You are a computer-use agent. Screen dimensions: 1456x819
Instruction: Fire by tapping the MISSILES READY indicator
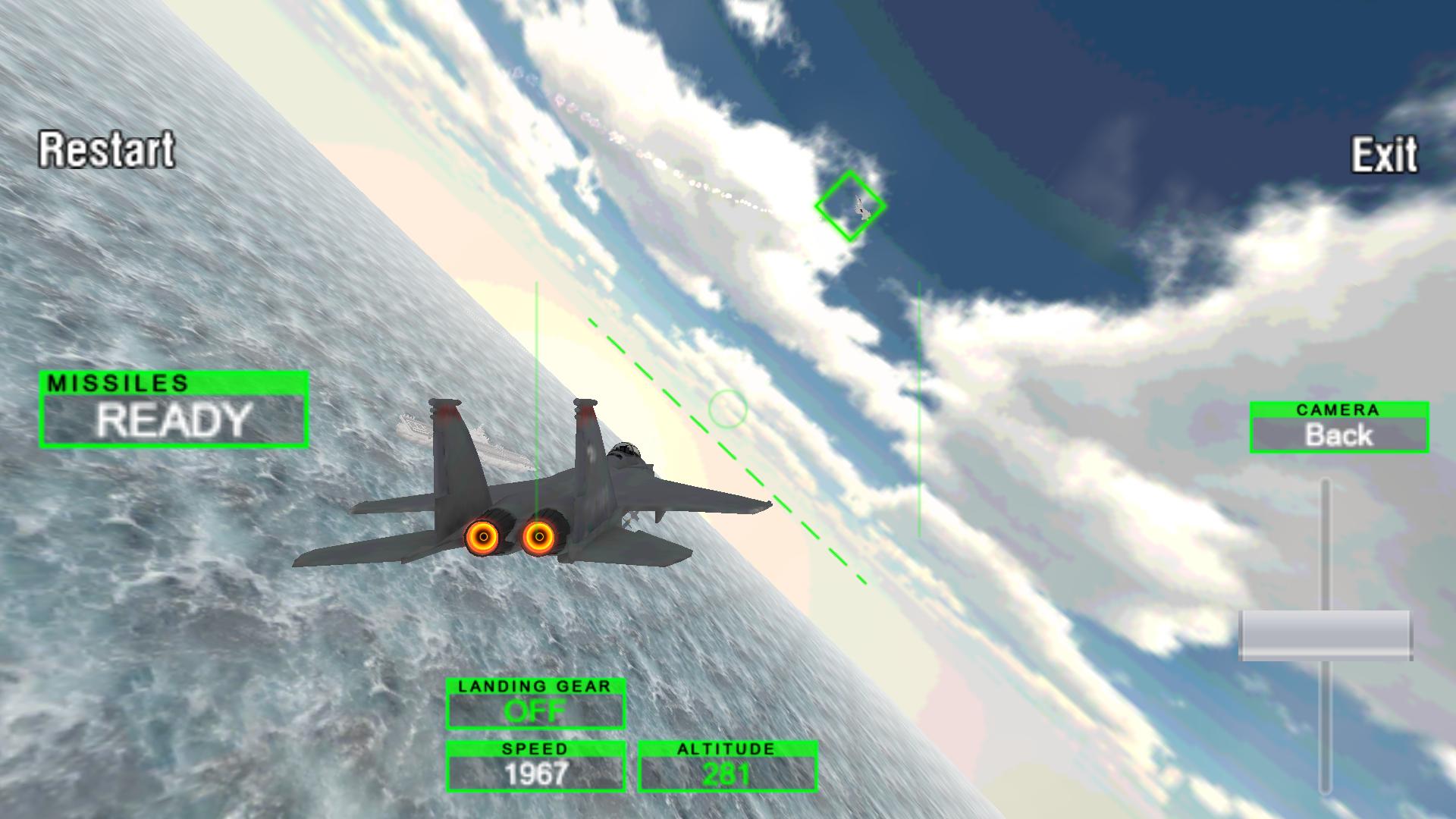coord(173,419)
